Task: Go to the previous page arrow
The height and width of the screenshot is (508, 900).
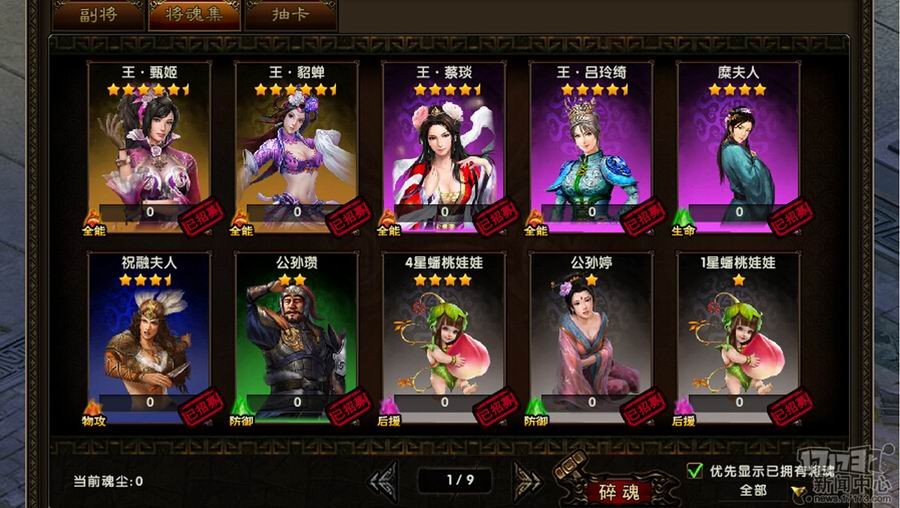Action: pyautogui.click(x=384, y=480)
